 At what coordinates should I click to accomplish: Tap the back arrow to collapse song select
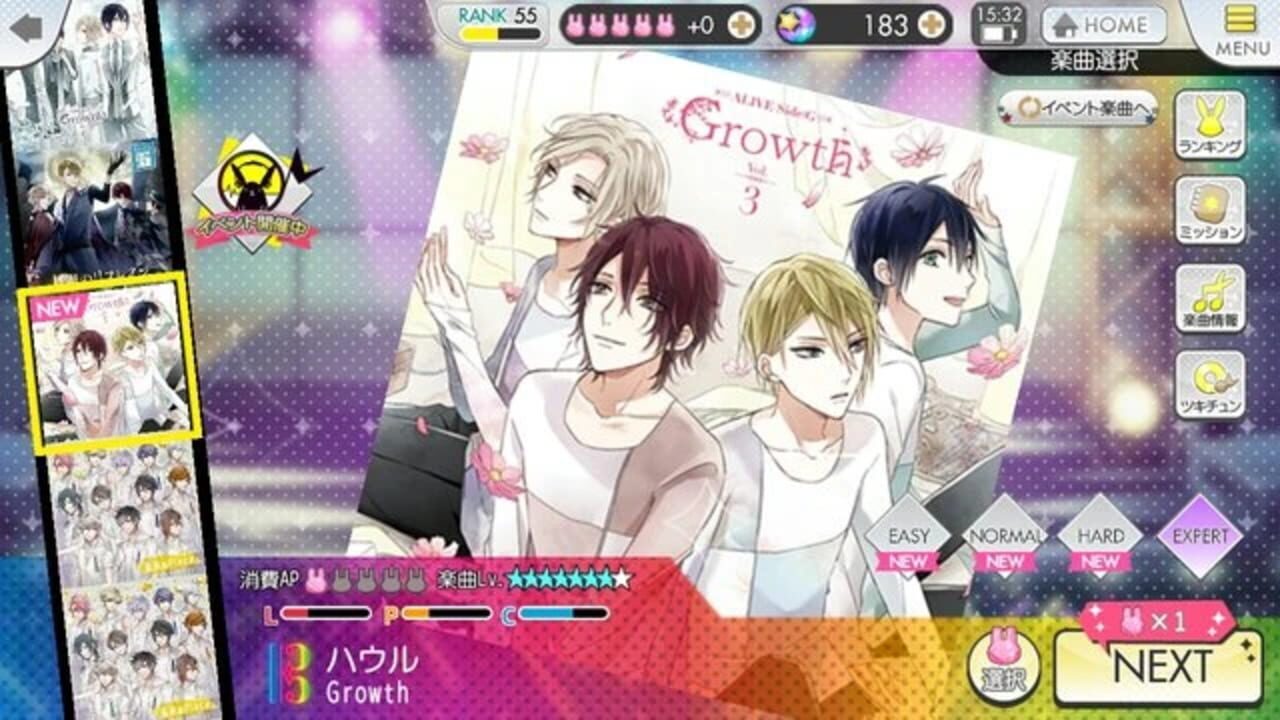(x=27, y=27)
